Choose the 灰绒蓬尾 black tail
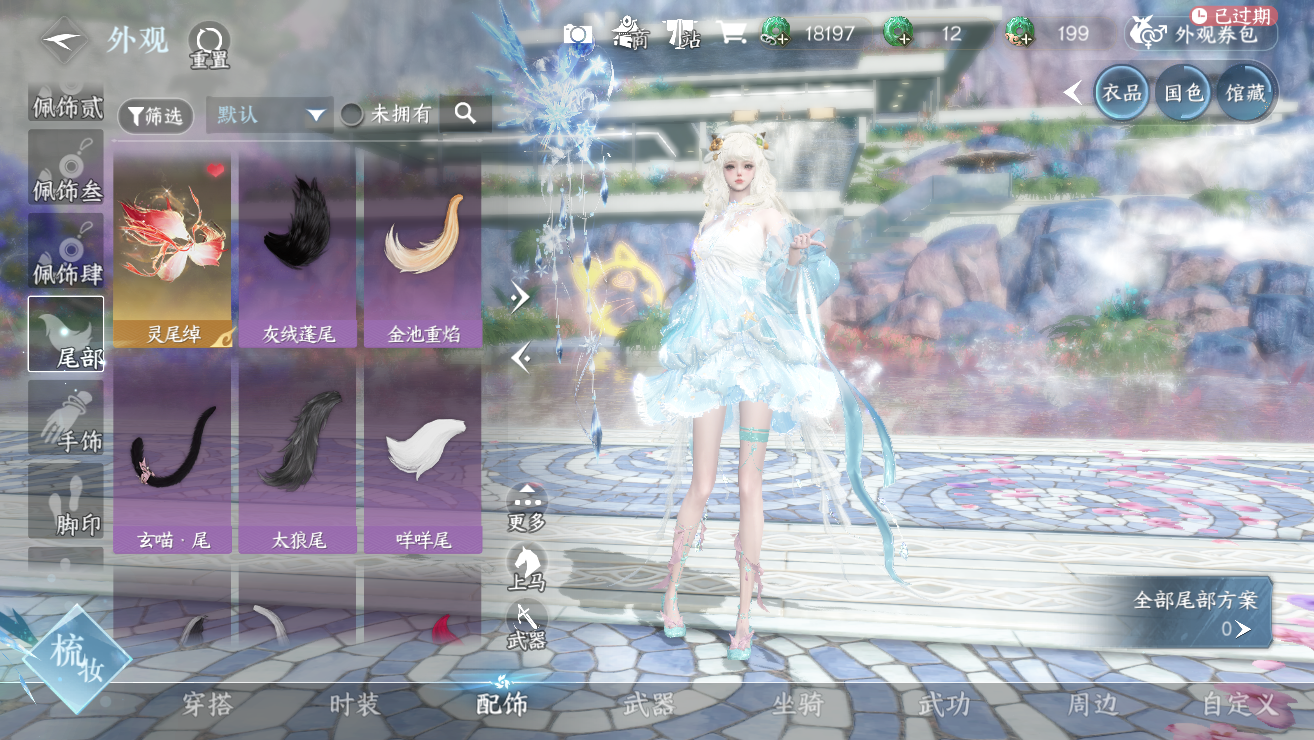Viewport: 1314px width, 740px height. tap(298, 250)
